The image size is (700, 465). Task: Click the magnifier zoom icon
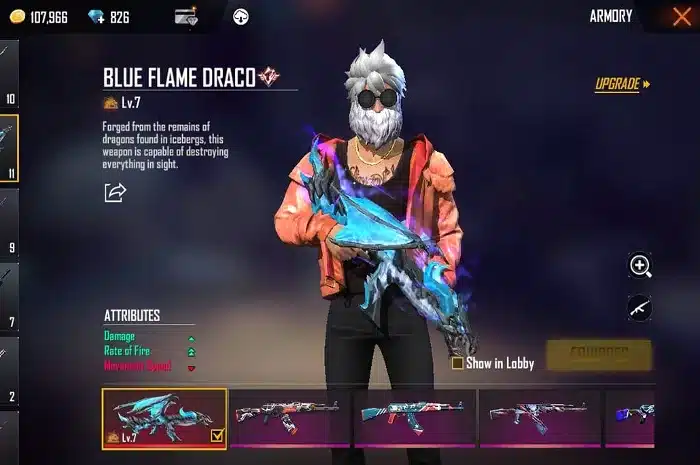point(640,265)
